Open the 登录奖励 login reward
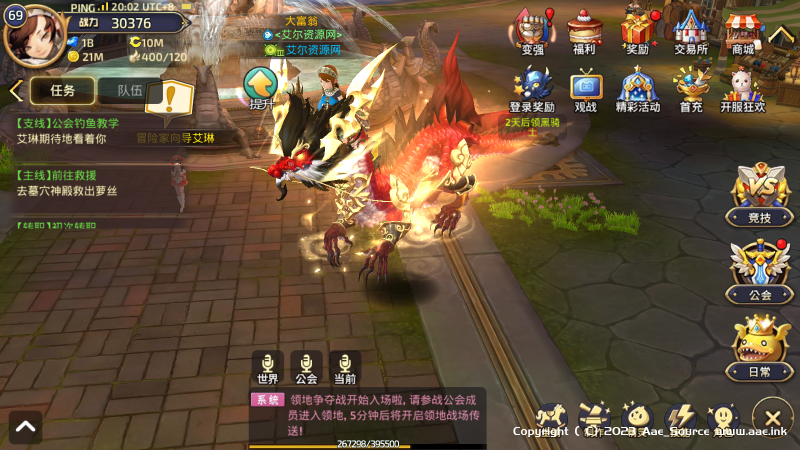 [x=532, y=90]
